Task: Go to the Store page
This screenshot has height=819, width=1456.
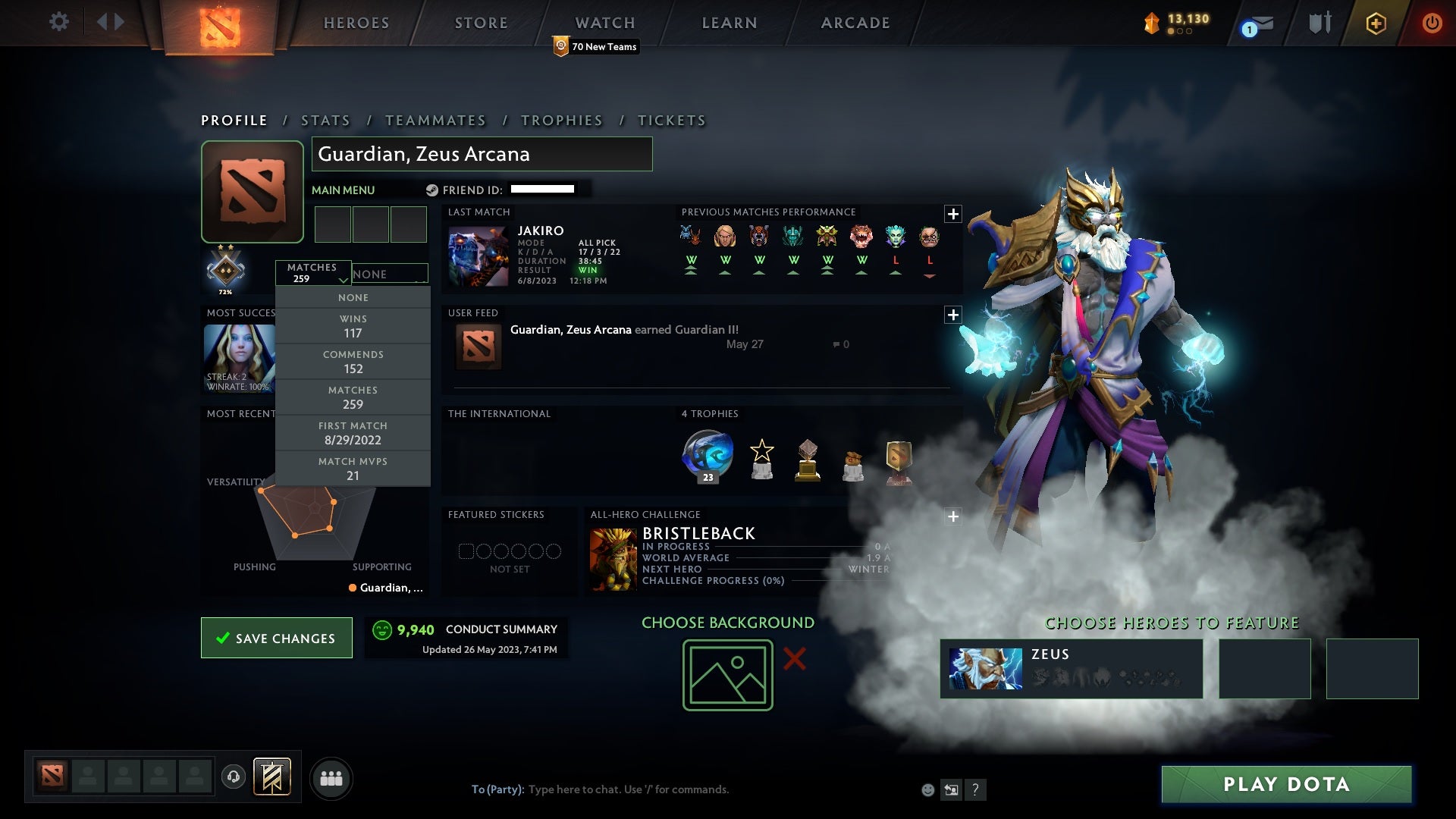Action: [x=481, y=23]
